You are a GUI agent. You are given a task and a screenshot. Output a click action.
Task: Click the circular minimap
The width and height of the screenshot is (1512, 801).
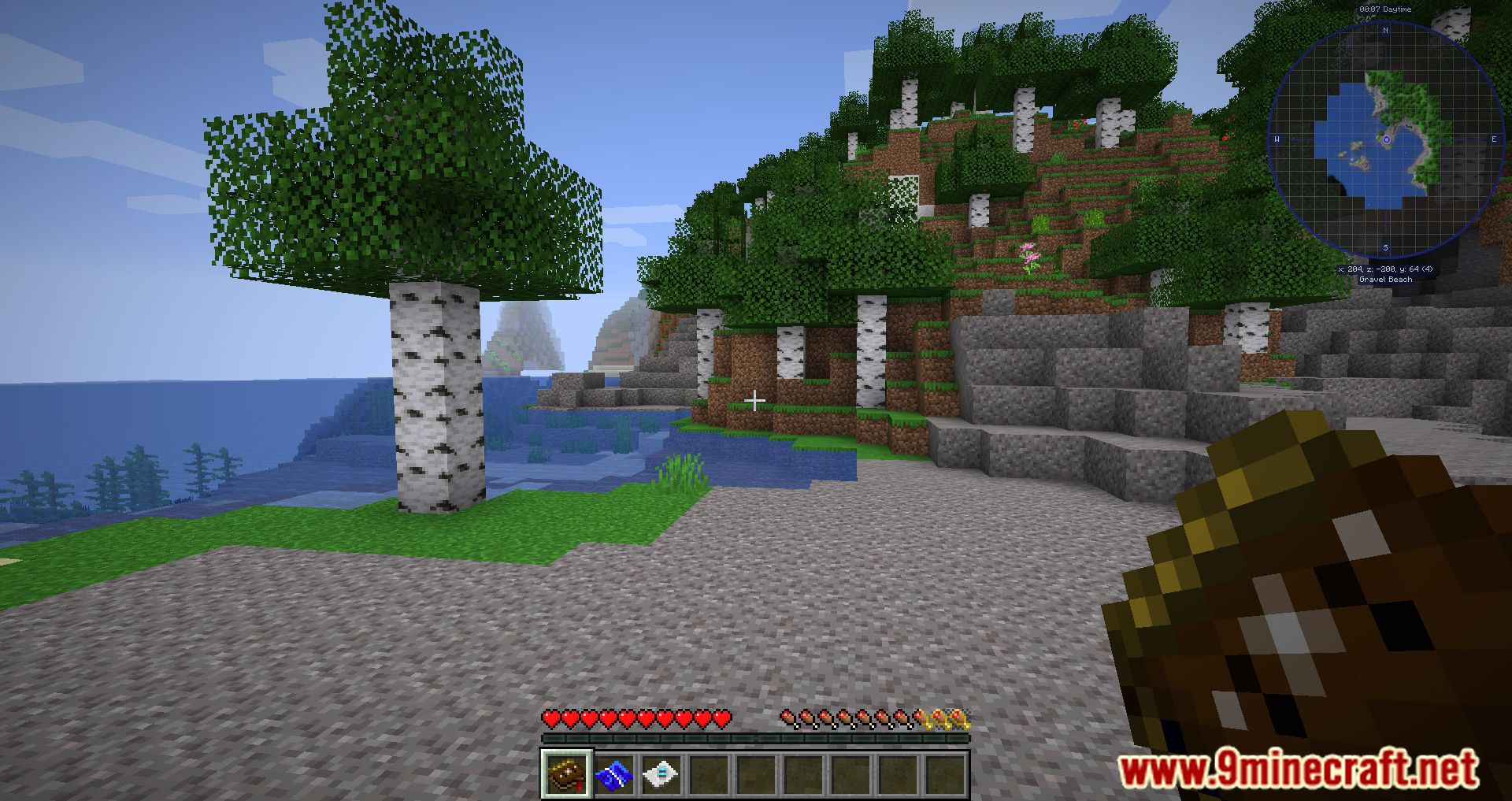[x=1386, y=139]
